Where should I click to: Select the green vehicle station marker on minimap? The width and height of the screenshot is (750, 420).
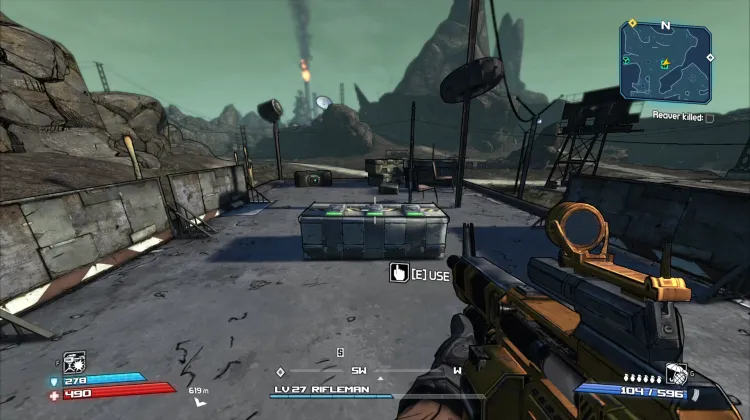627,61
